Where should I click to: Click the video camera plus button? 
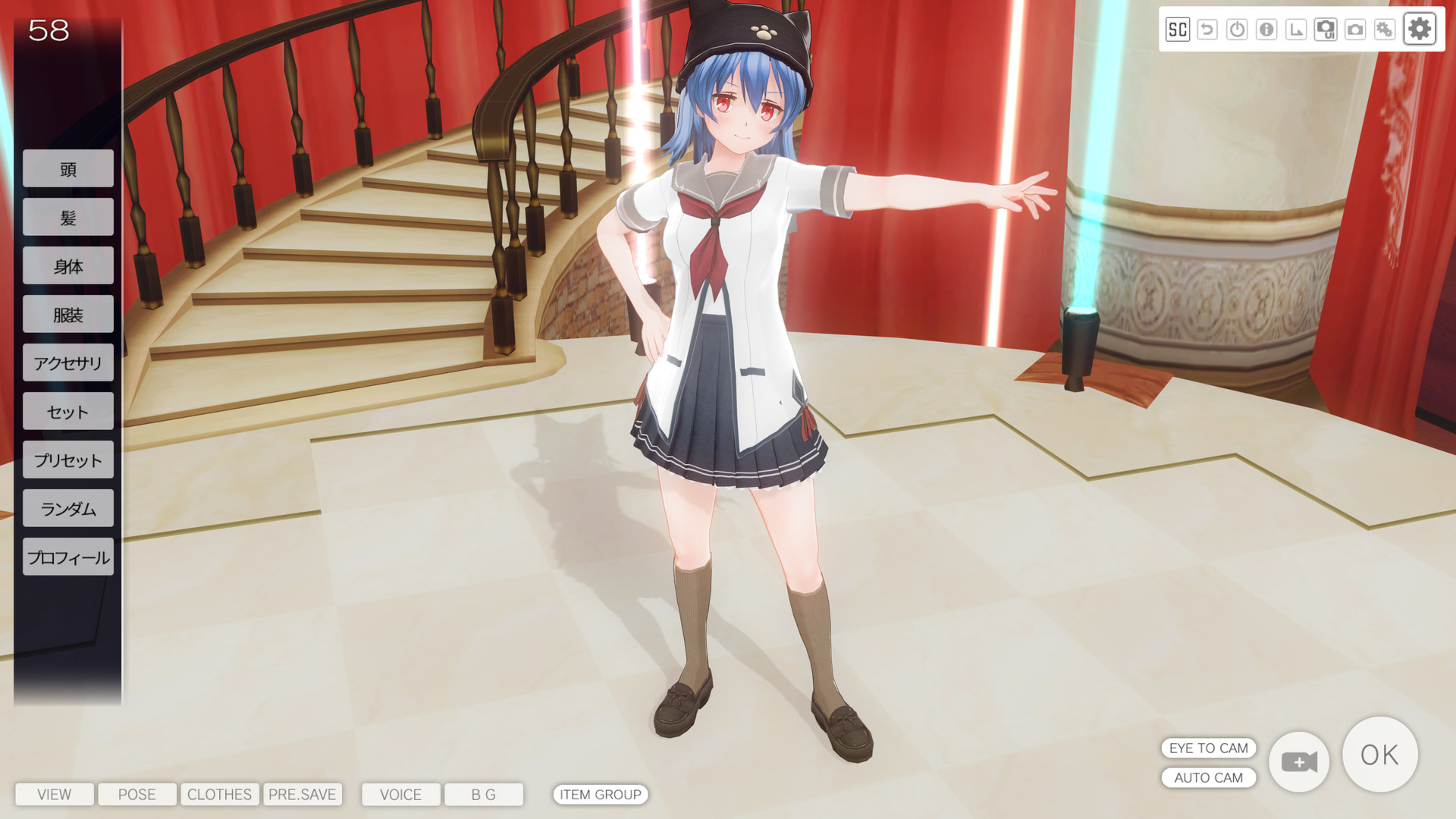(1299, 761)
